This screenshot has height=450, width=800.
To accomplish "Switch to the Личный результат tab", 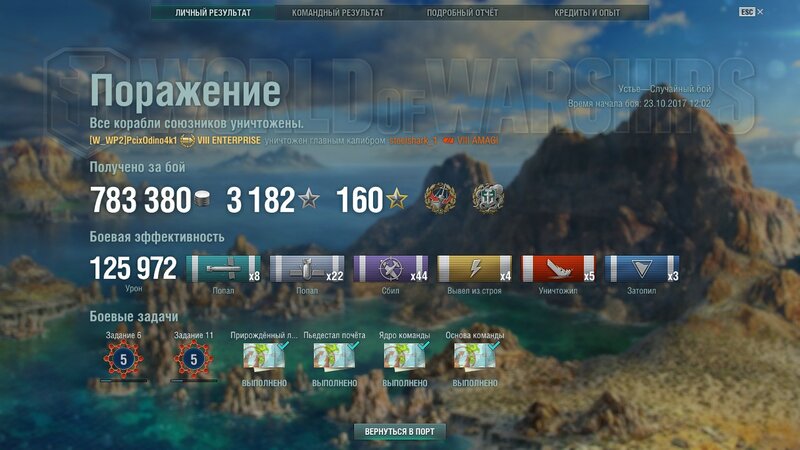I will coord(212,13).
